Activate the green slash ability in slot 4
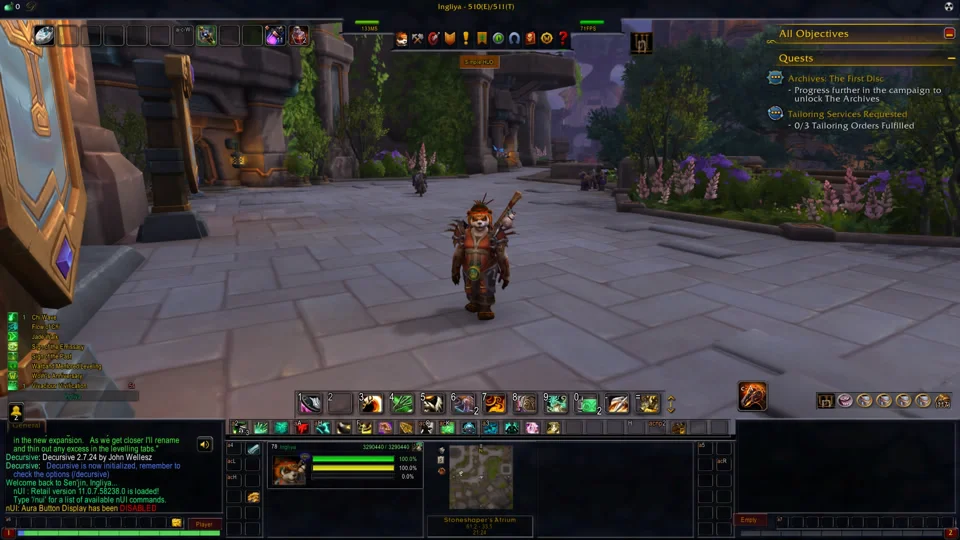This screenshot has width=960, height=540. (x=402, y=403)
